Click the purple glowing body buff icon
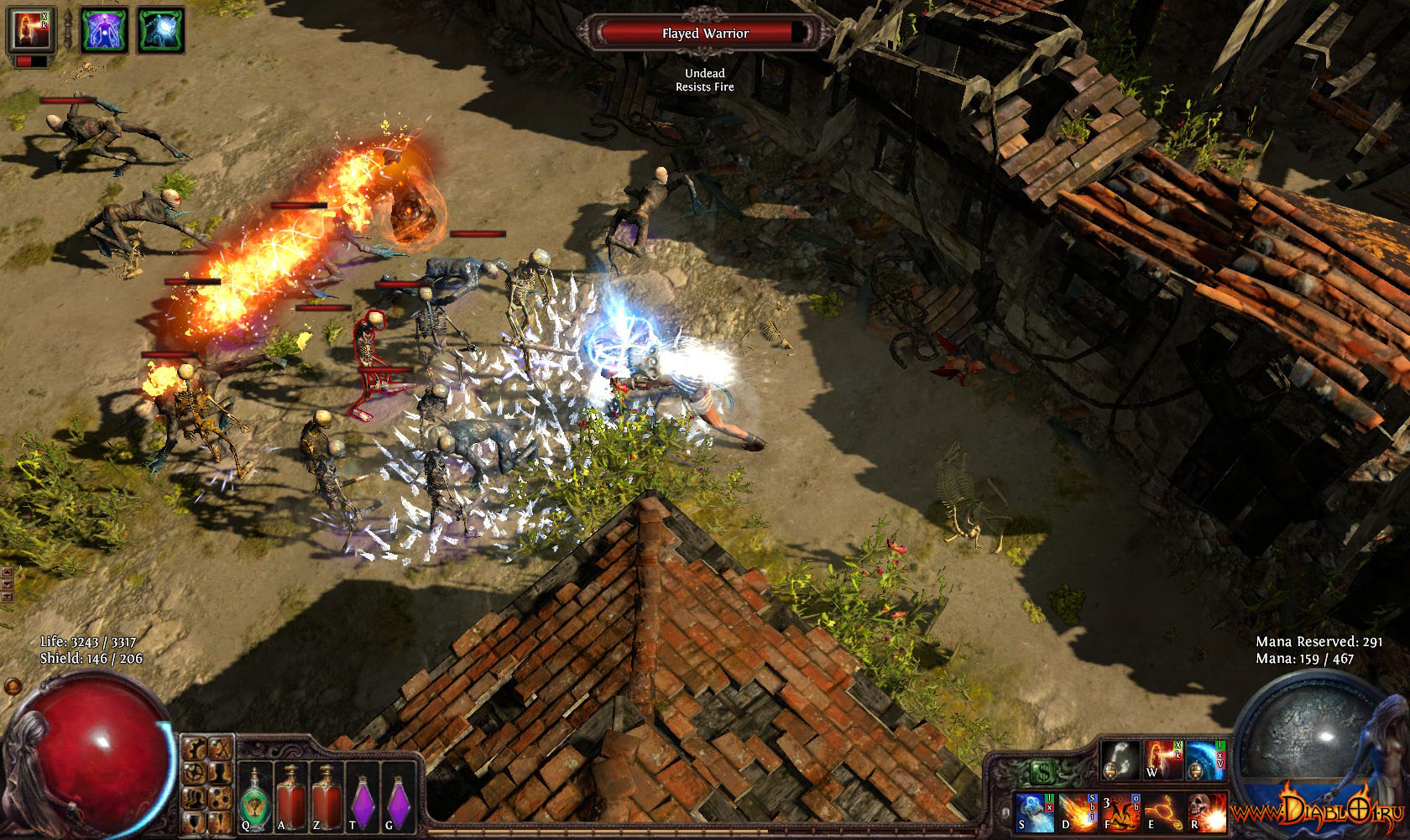The width and height of the screenshot is (1410, 840). (x=106, y=31)
